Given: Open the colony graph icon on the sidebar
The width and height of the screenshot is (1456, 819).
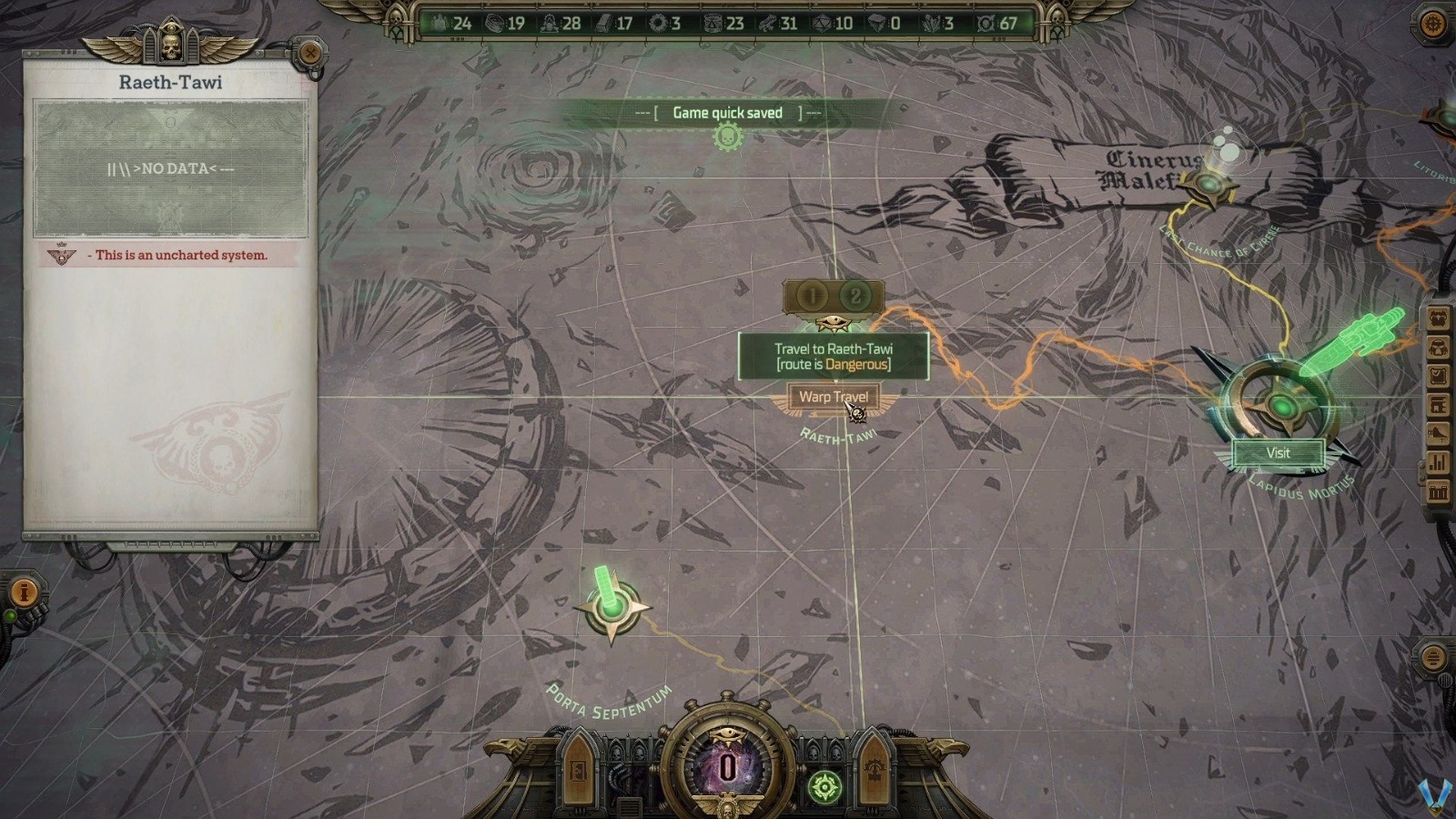Looking at the screenshot, I should click(1440, 433).
